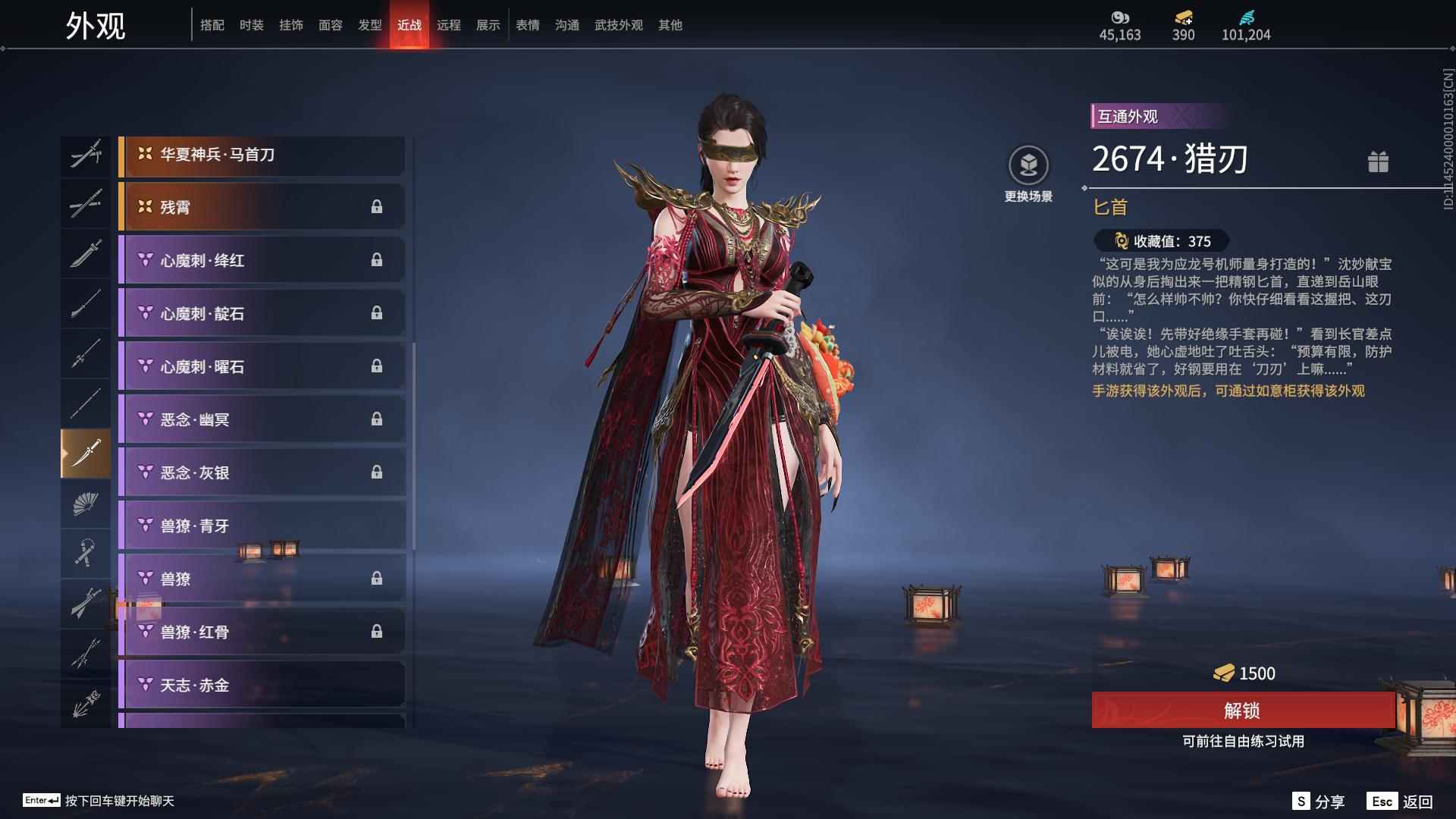
Task: Click the gold ingot icon showing 390
Action: tap(1184, 17)
